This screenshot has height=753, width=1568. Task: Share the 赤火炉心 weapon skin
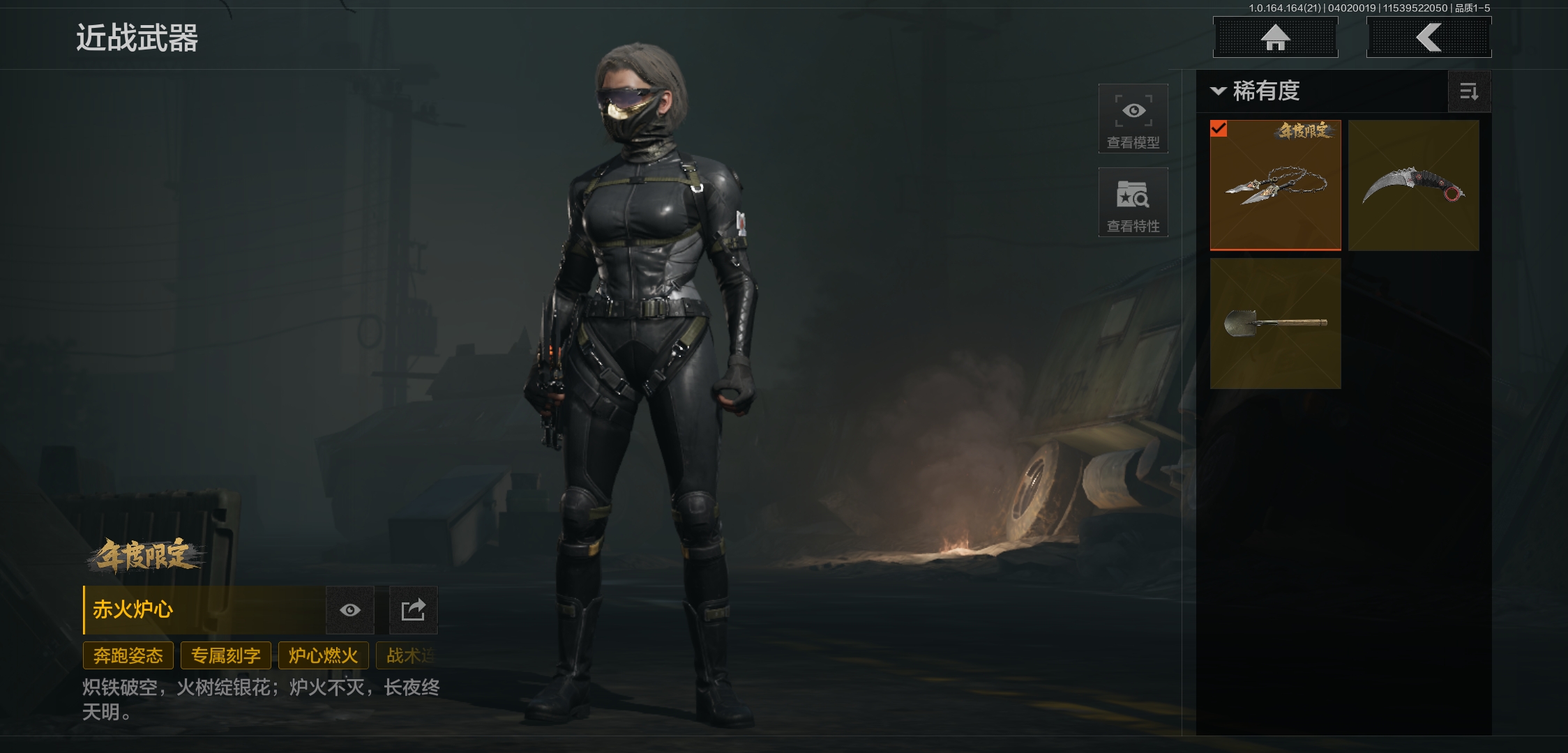[x=413, y=610]
